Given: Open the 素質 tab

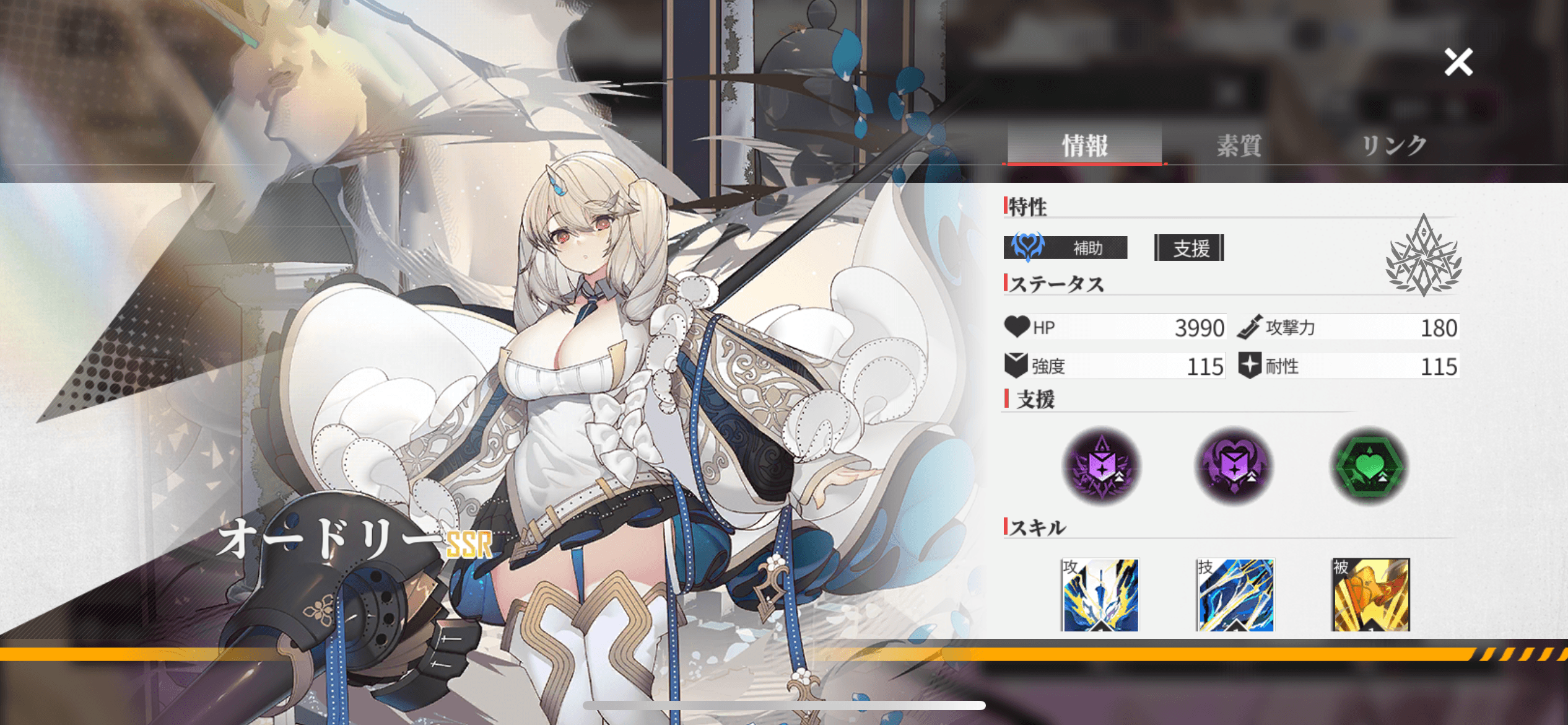Looking at the screenshot, I should tap(1239, 146).
